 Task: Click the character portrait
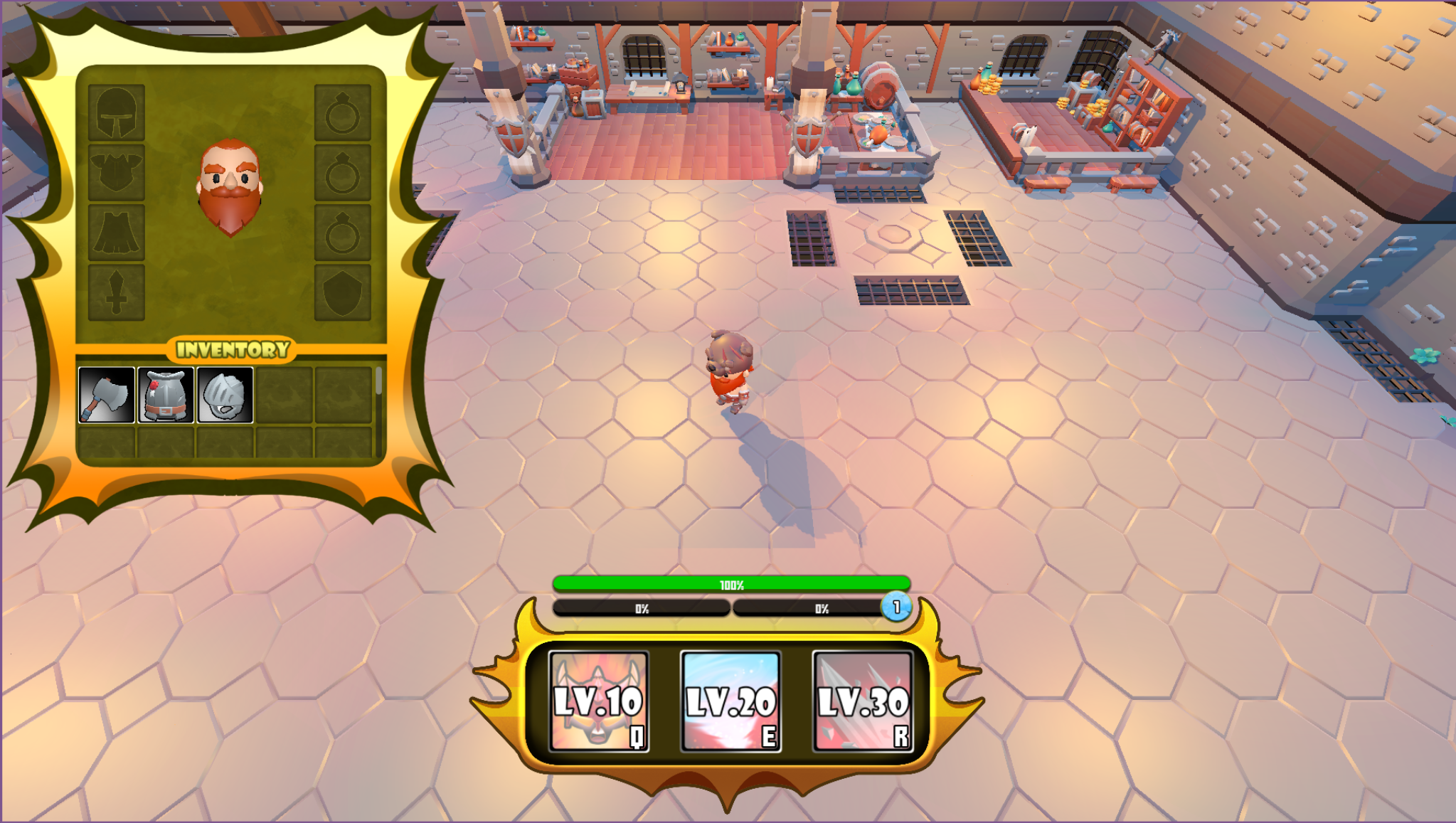pos(231,185)
